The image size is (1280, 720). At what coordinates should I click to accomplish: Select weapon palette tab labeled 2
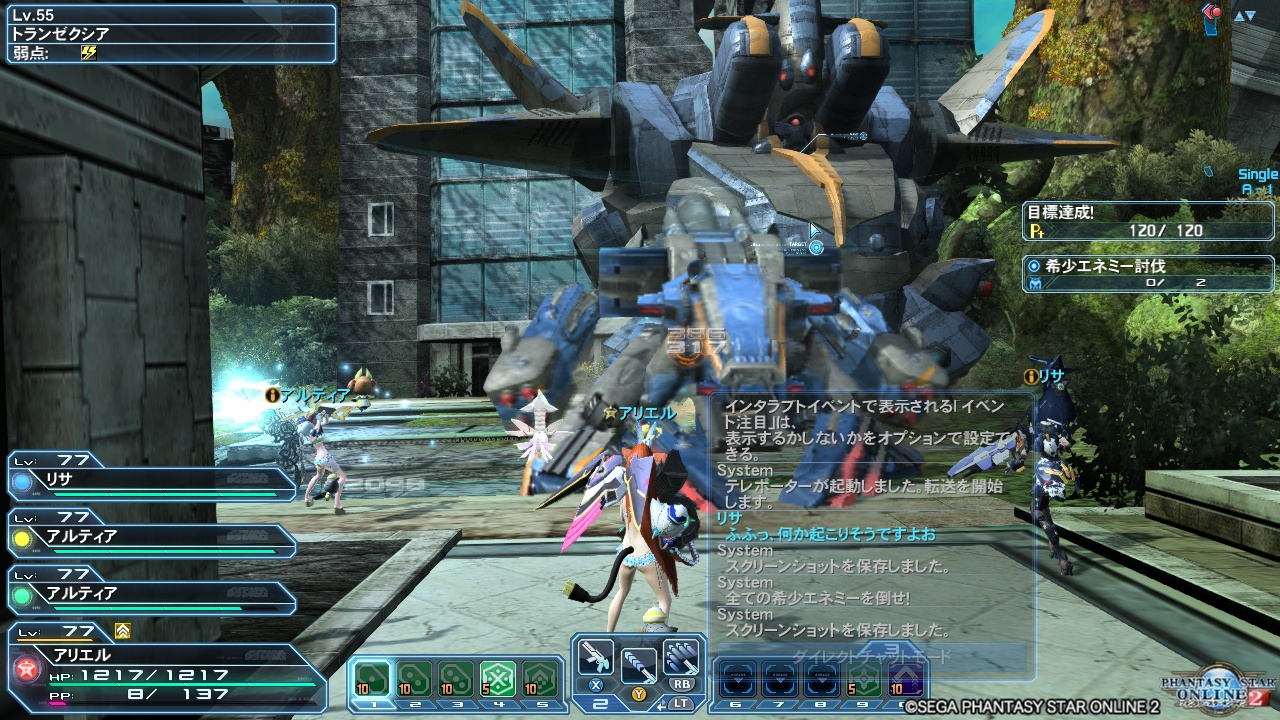(x=599, y=703)
